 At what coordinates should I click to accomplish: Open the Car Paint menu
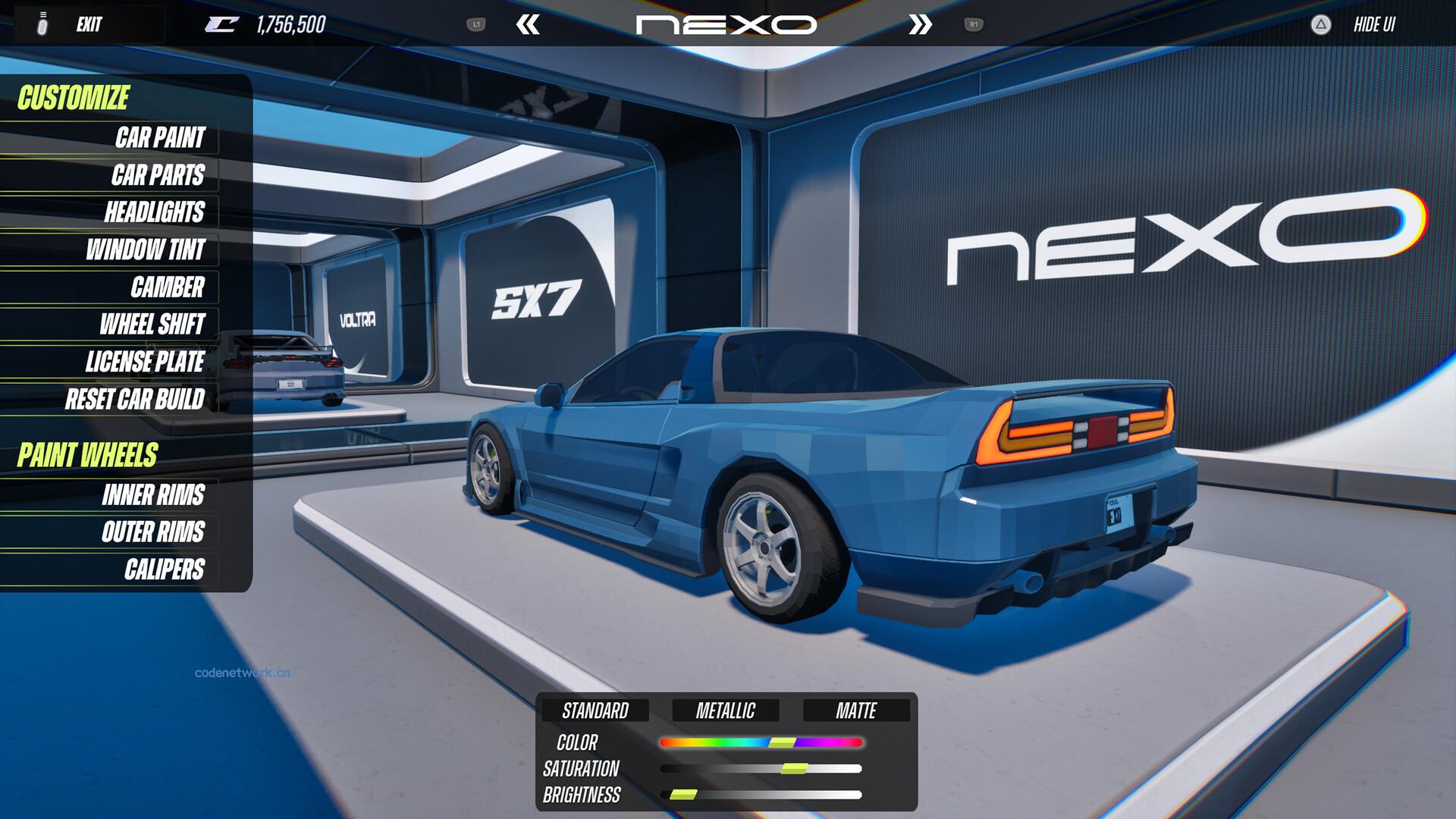point(159,139)
